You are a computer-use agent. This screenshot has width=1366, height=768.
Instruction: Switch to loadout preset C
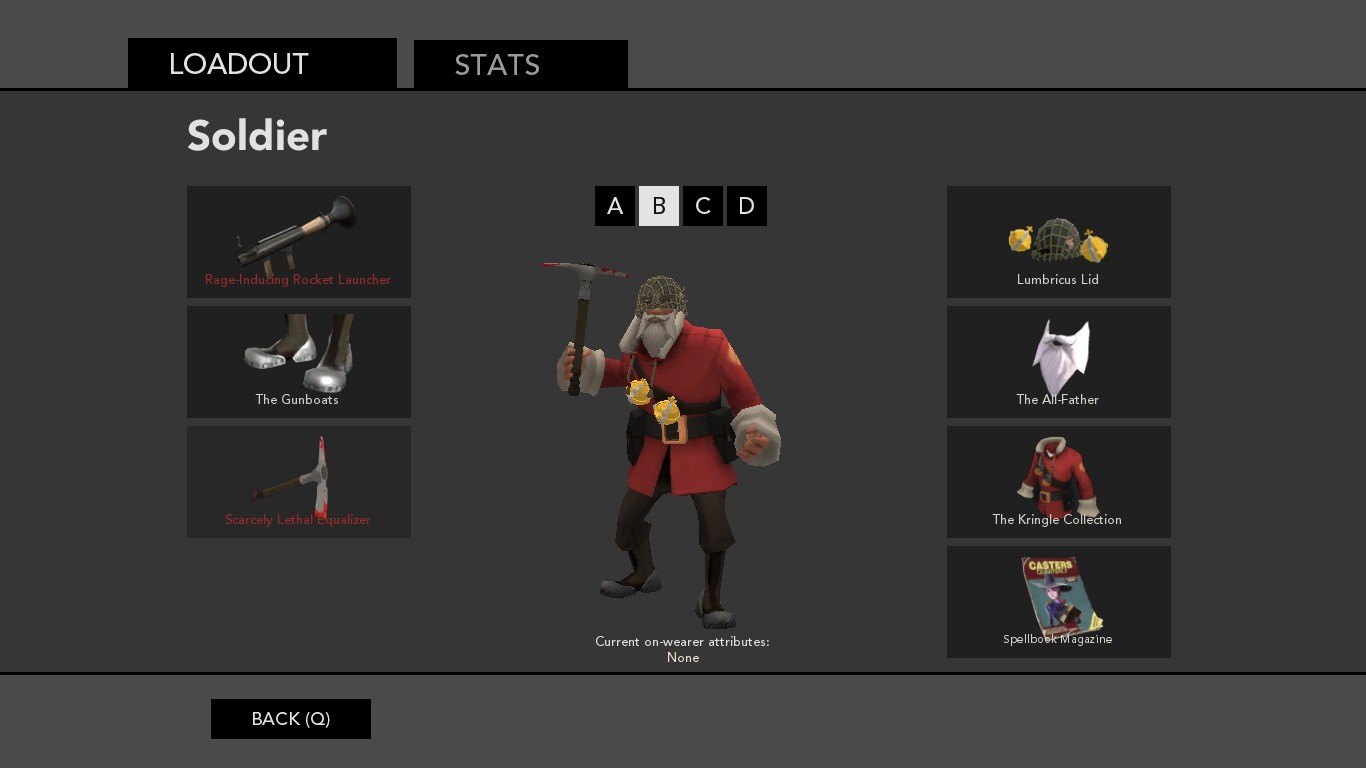pos(703,206)
